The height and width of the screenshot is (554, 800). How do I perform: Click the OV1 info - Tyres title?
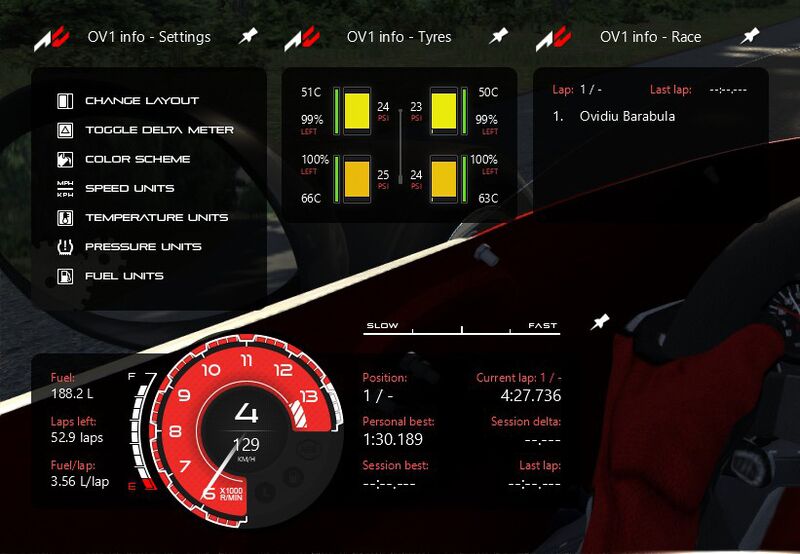(399, 37)
